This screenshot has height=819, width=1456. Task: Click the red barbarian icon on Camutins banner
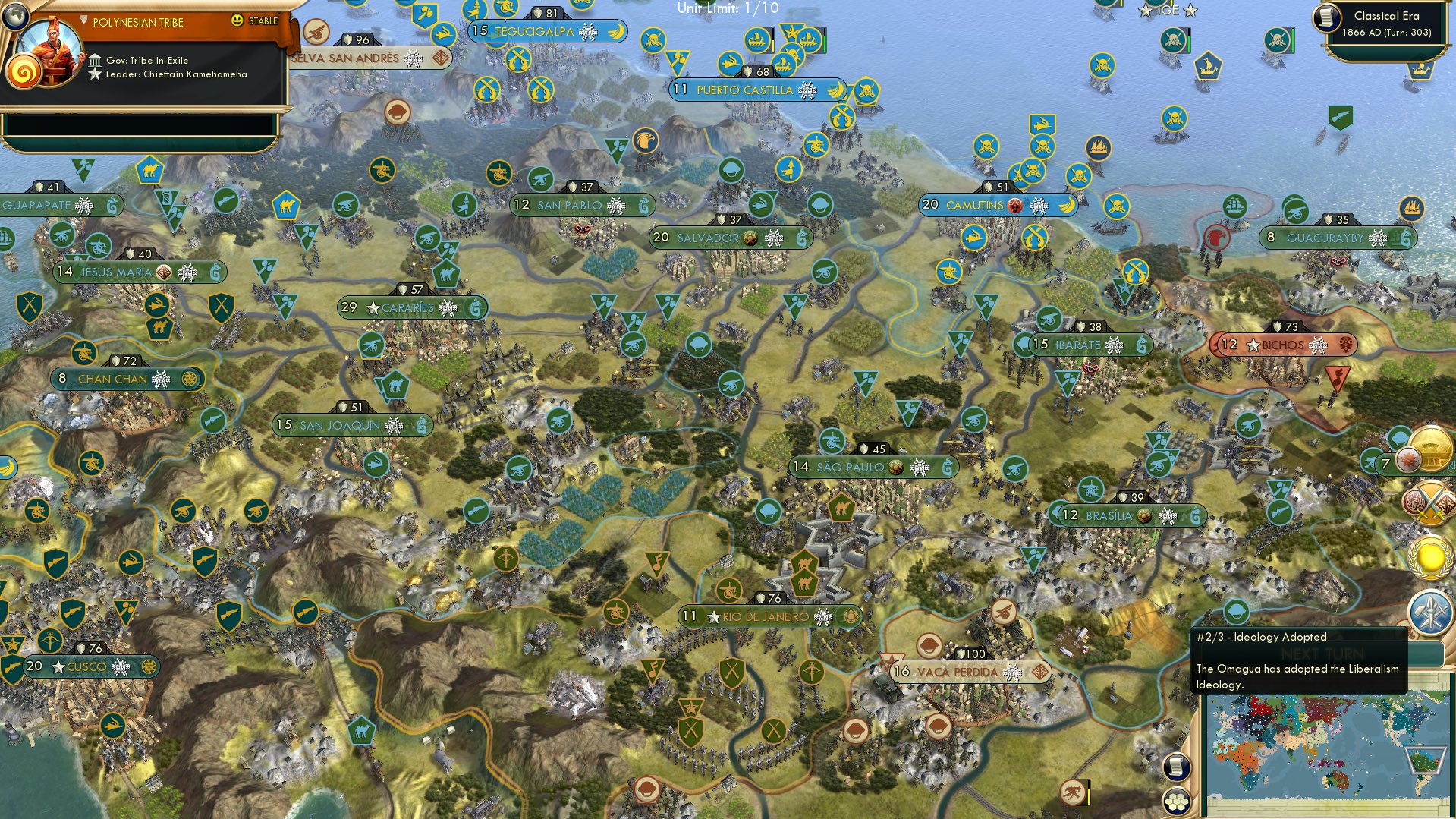click(x=1016, y=205)
